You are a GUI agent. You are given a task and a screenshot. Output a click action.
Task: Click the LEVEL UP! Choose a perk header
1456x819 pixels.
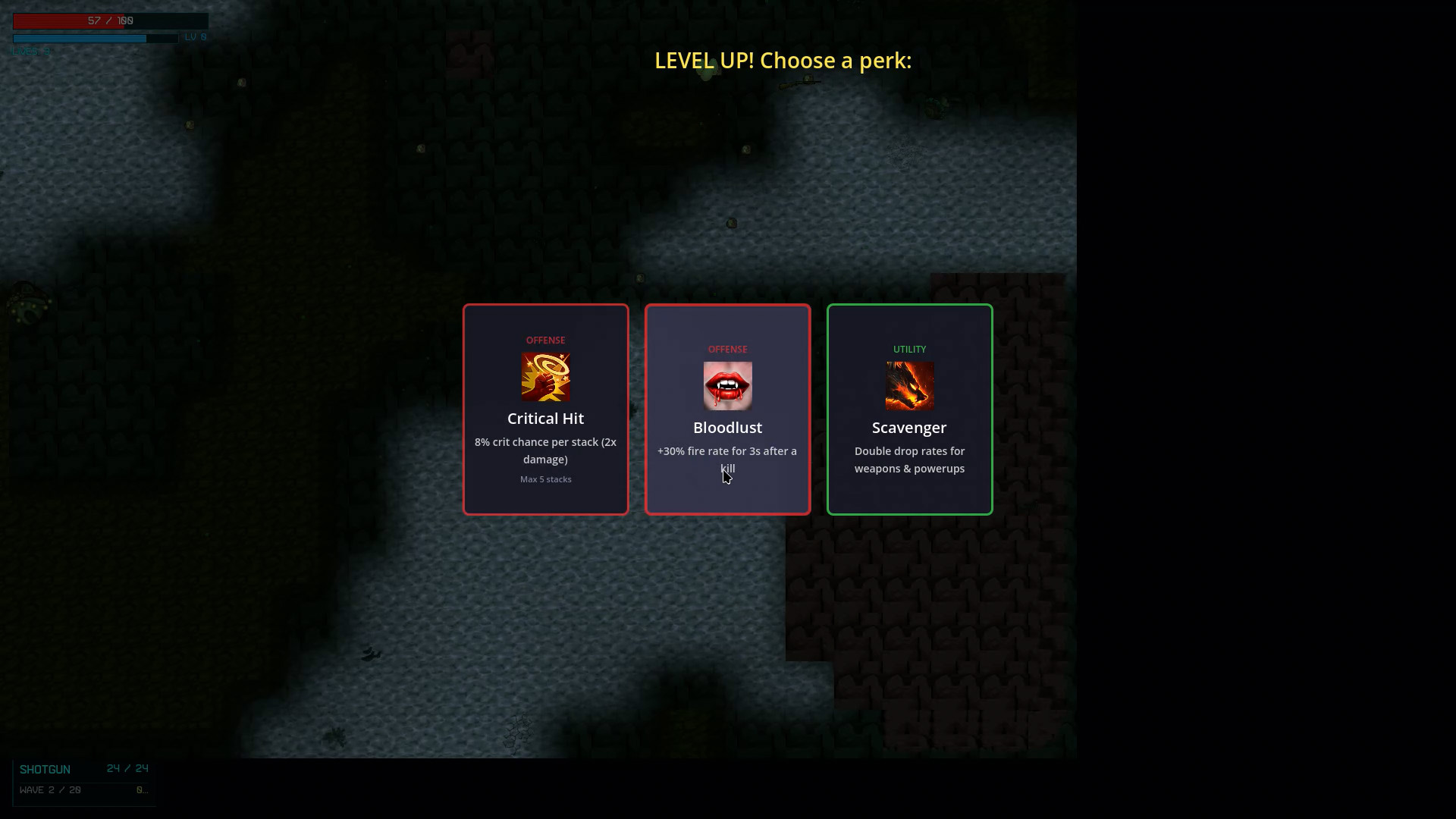point(783,61)
